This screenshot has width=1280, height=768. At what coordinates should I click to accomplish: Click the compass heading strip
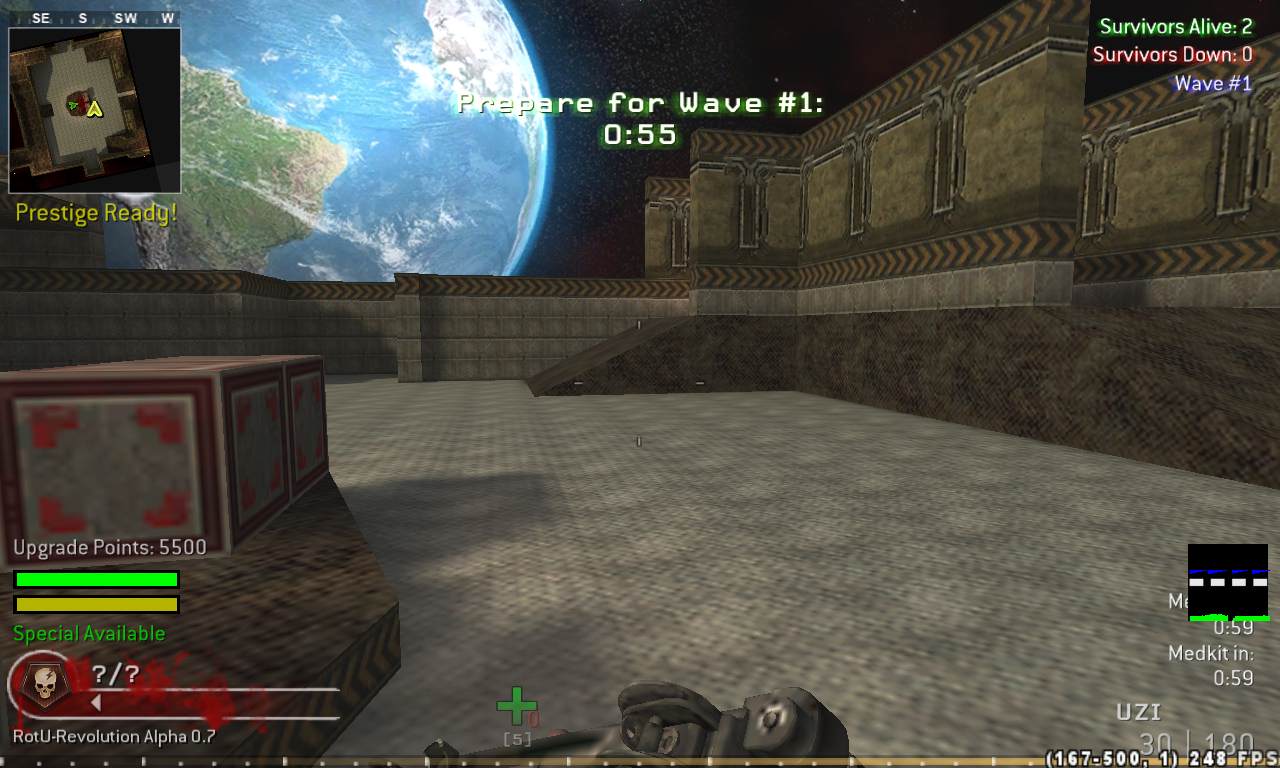94,18
